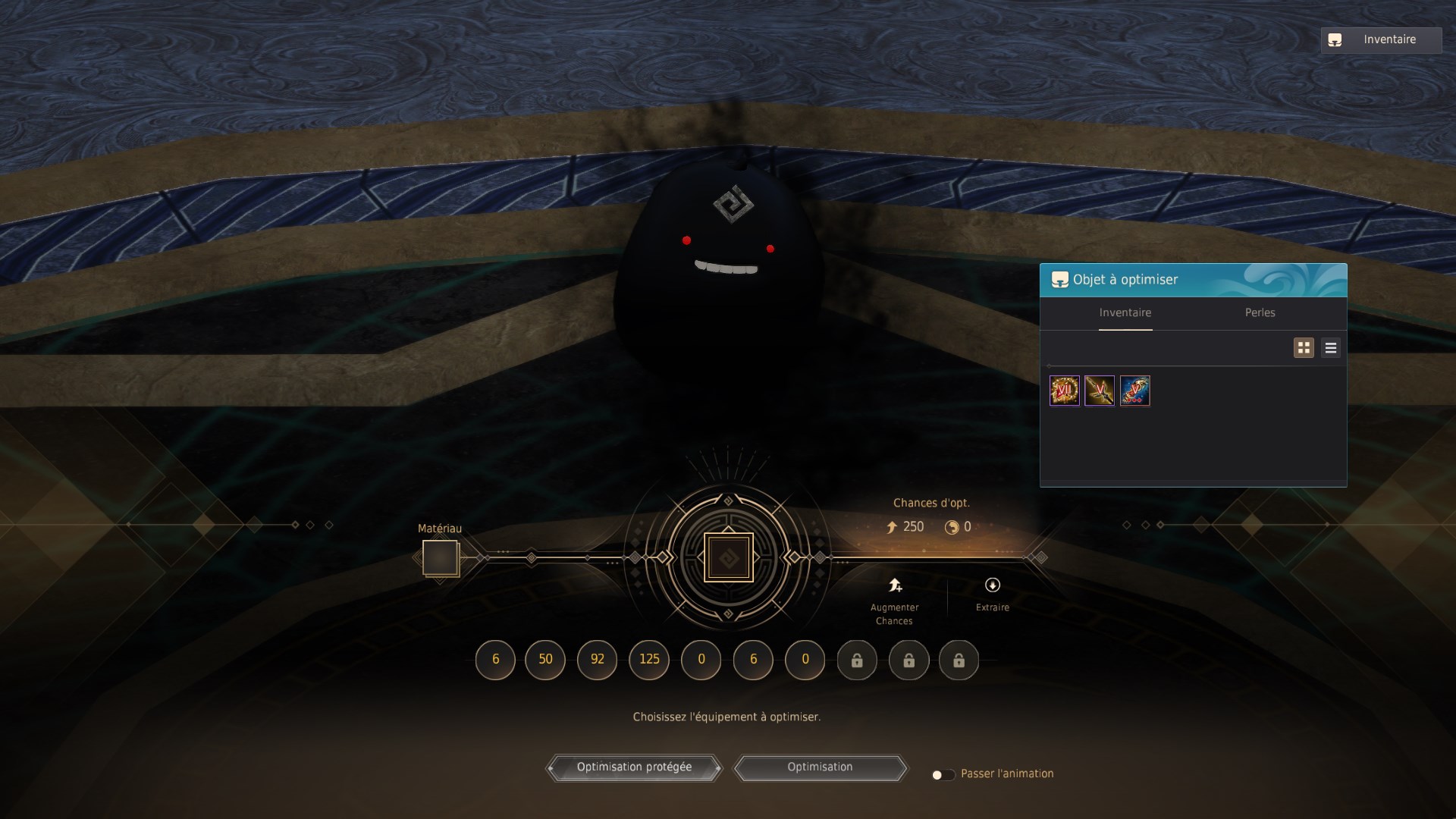Open the Inventaire button at top right
The height and width of the screenshot is (819, 1456).
point(1380,40)
